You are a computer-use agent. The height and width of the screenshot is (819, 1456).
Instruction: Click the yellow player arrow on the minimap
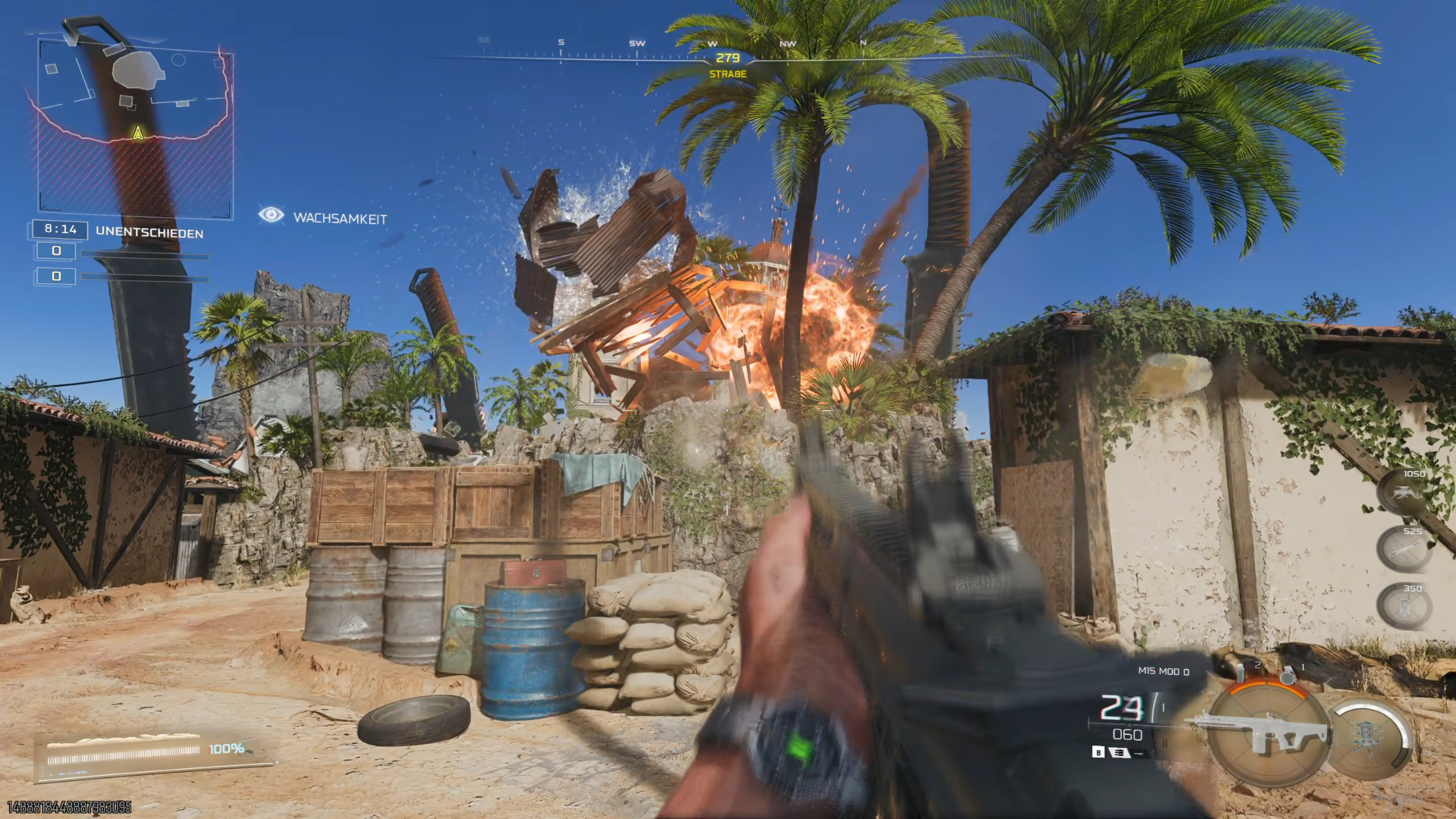(138, 133)
